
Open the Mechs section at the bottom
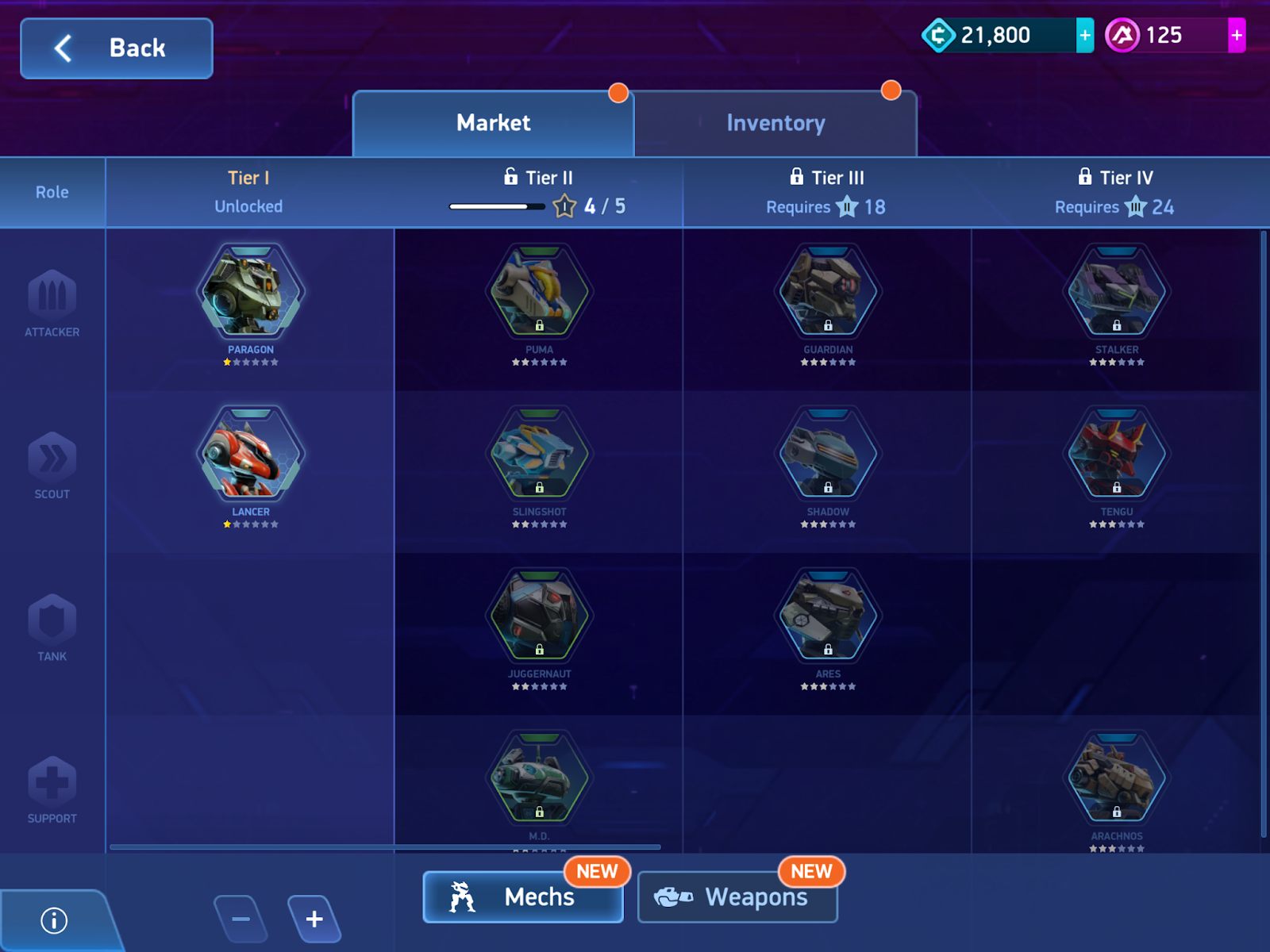[523, 897]
